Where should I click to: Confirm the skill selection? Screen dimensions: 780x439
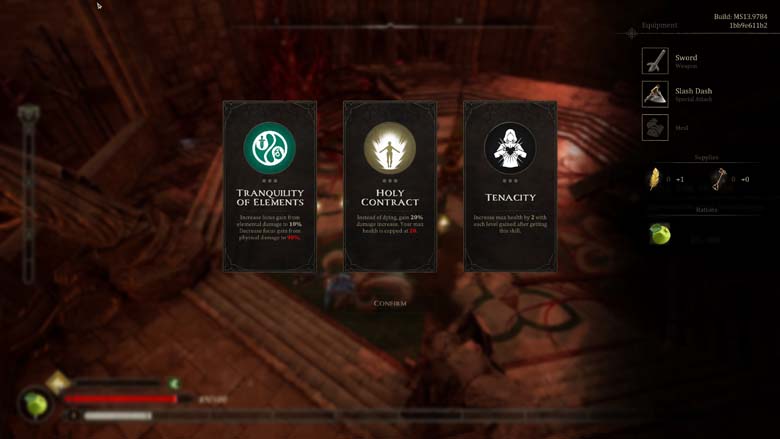coord(390,303)
